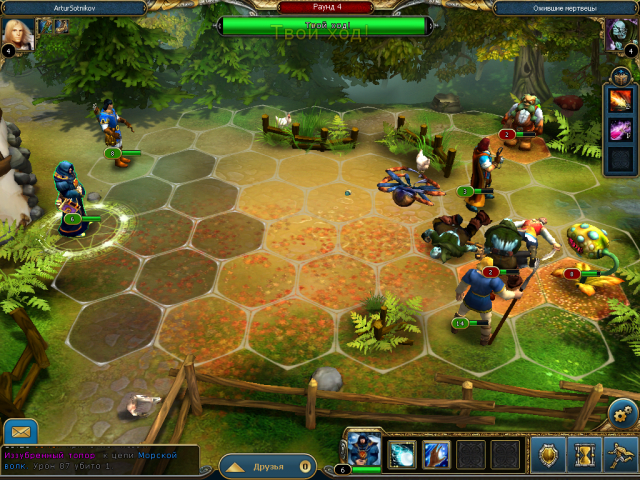
Task: Cast the glowing blue orb spell
Action: tap(402, 455)
